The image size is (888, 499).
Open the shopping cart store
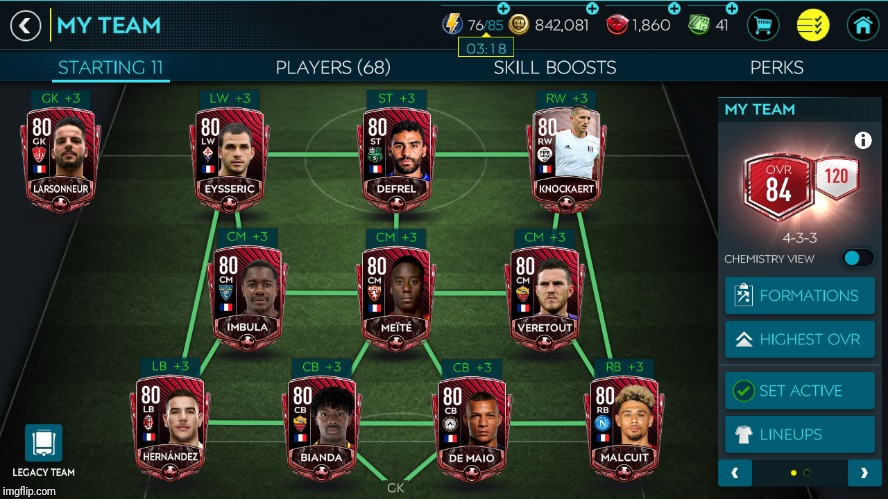[x=764, y=25]
